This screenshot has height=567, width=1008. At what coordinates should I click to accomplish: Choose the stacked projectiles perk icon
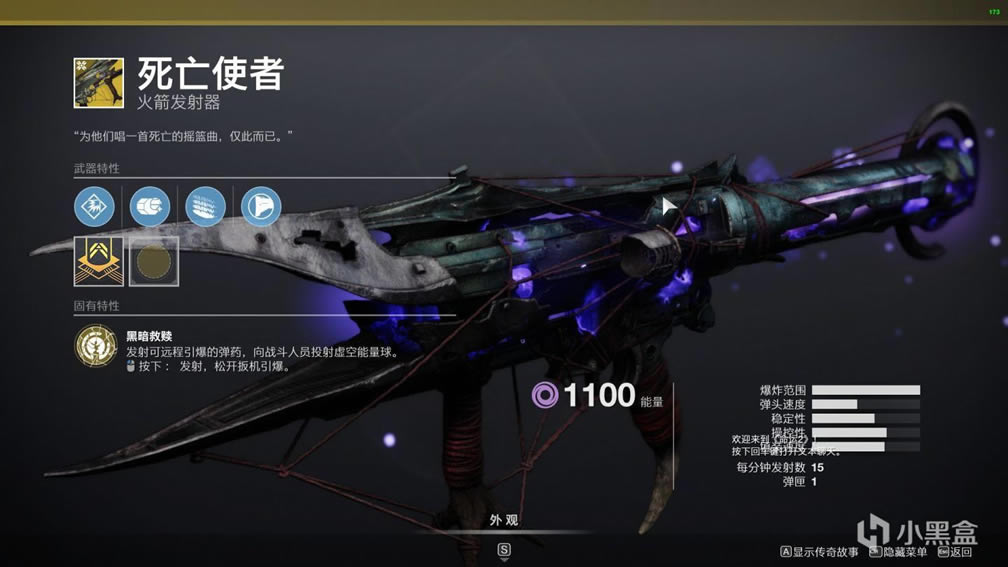206,208
